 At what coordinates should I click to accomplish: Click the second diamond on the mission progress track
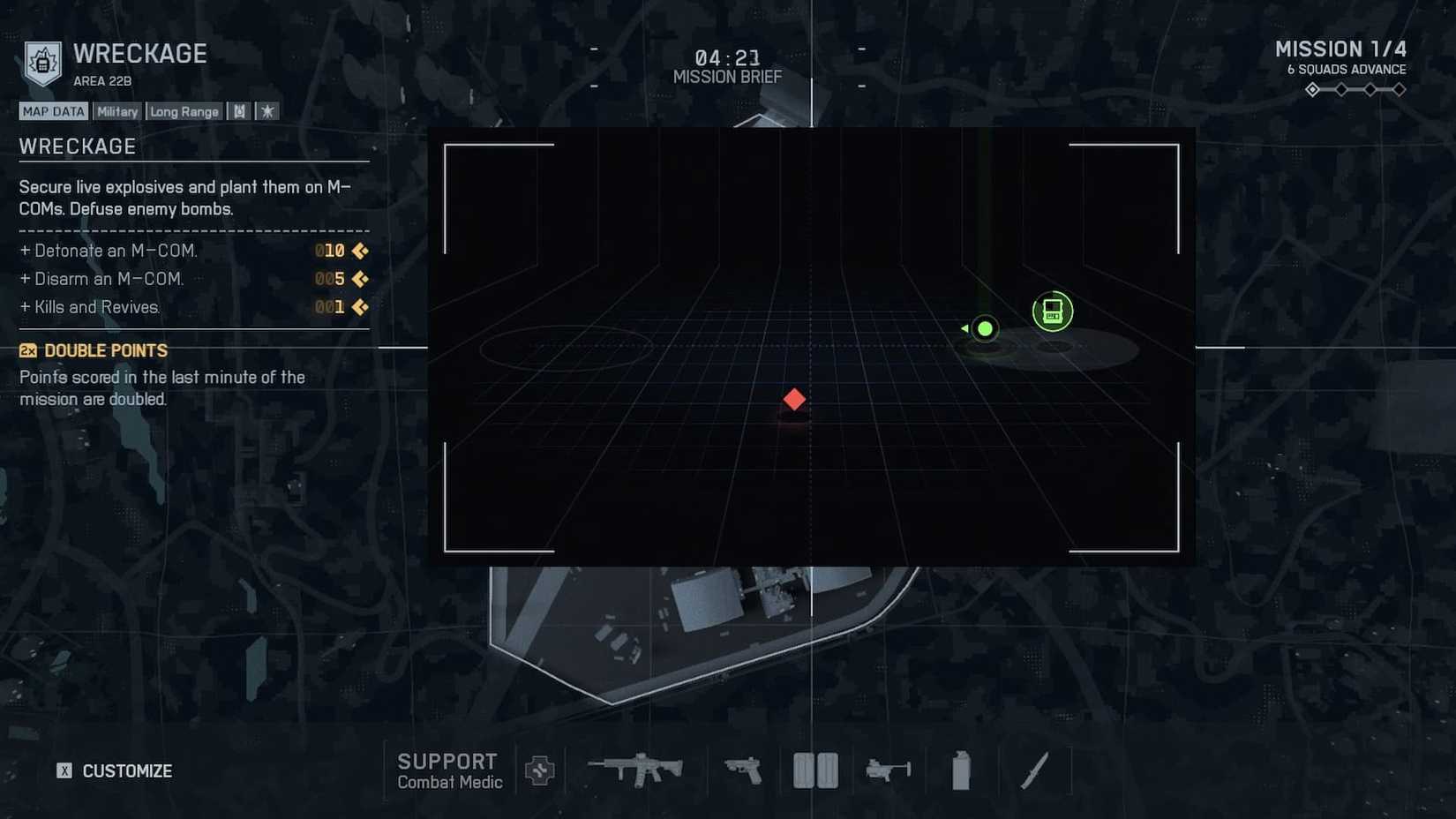pyautogui.click(x=1341, y=89)
